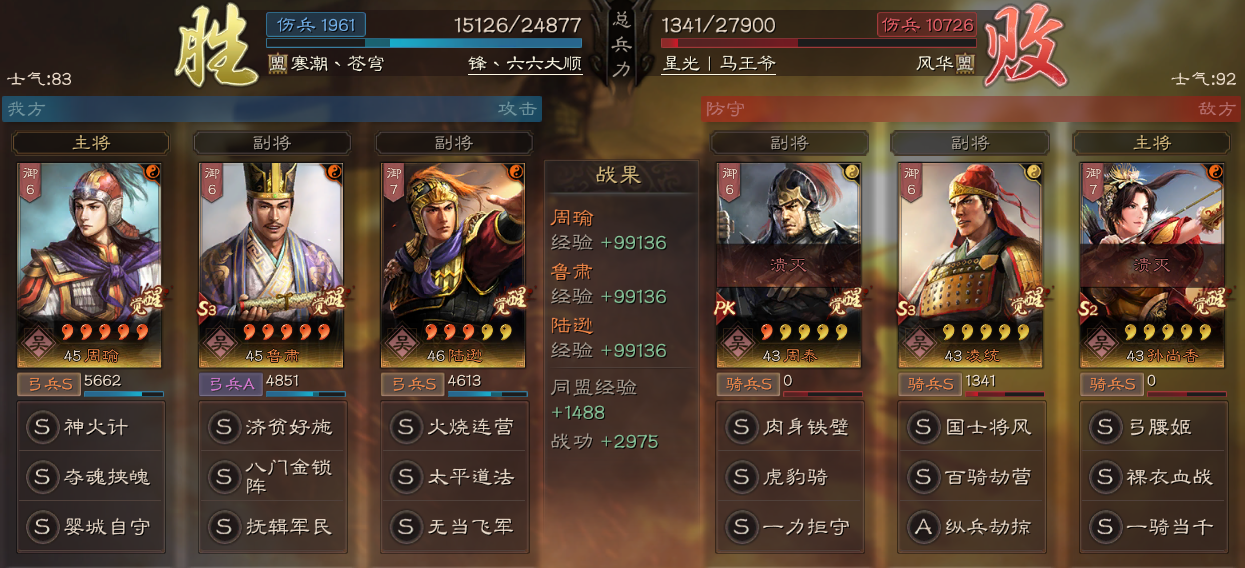Choose the 火烧连营 skill button

454,427
